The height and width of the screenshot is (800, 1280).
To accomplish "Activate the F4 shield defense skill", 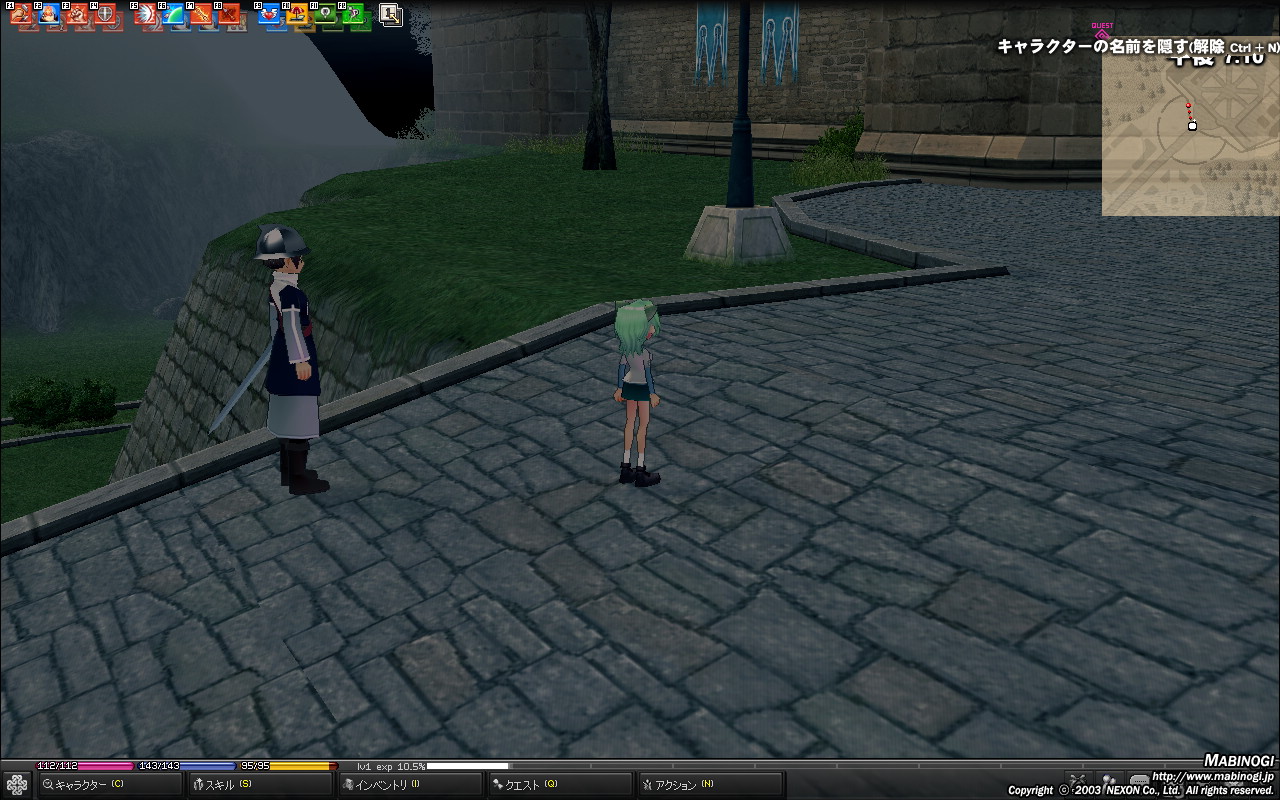I will click(105, 15).
